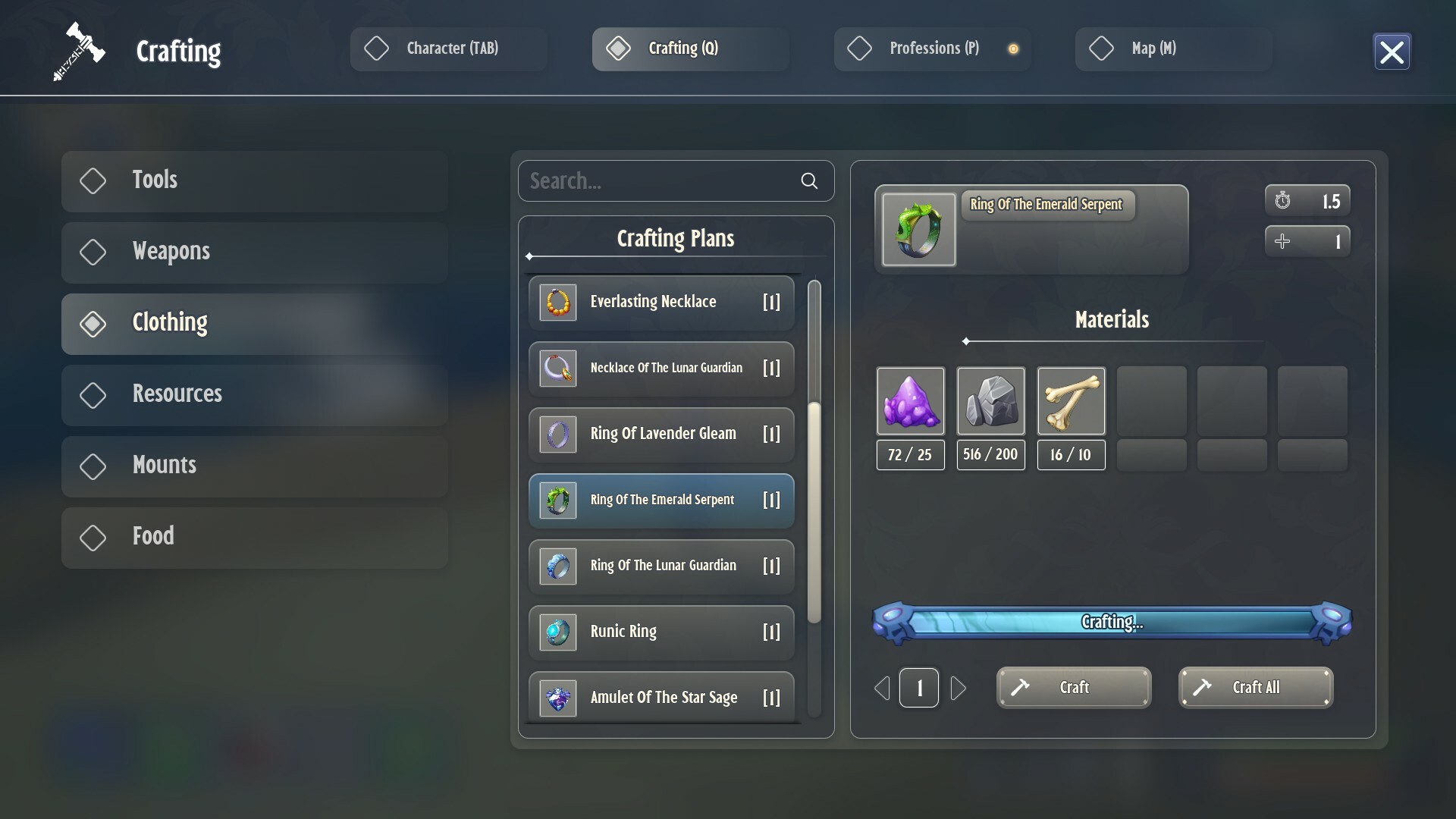The image size is (1456, 819).
Task: Select the purple crystal material slot
Action: pos(910,401)
